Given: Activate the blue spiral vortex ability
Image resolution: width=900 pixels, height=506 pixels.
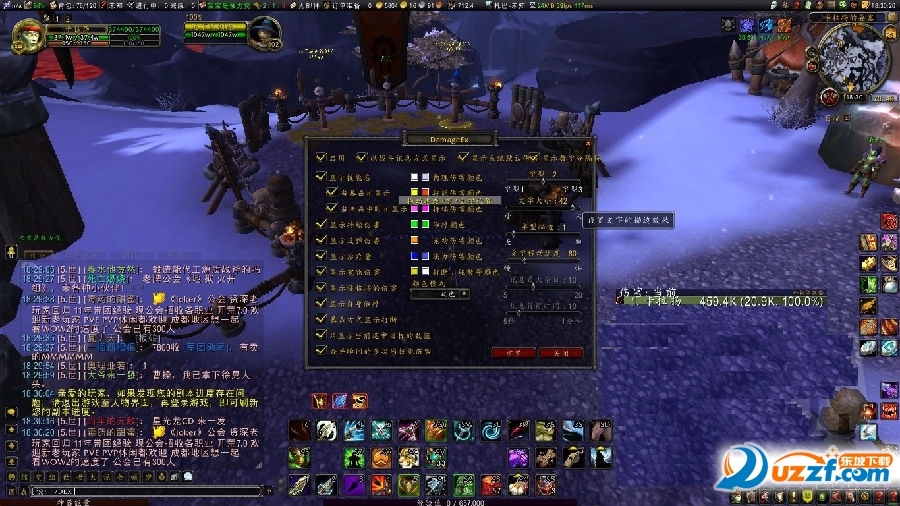Looking at the screenshot, I should point(490,431).
